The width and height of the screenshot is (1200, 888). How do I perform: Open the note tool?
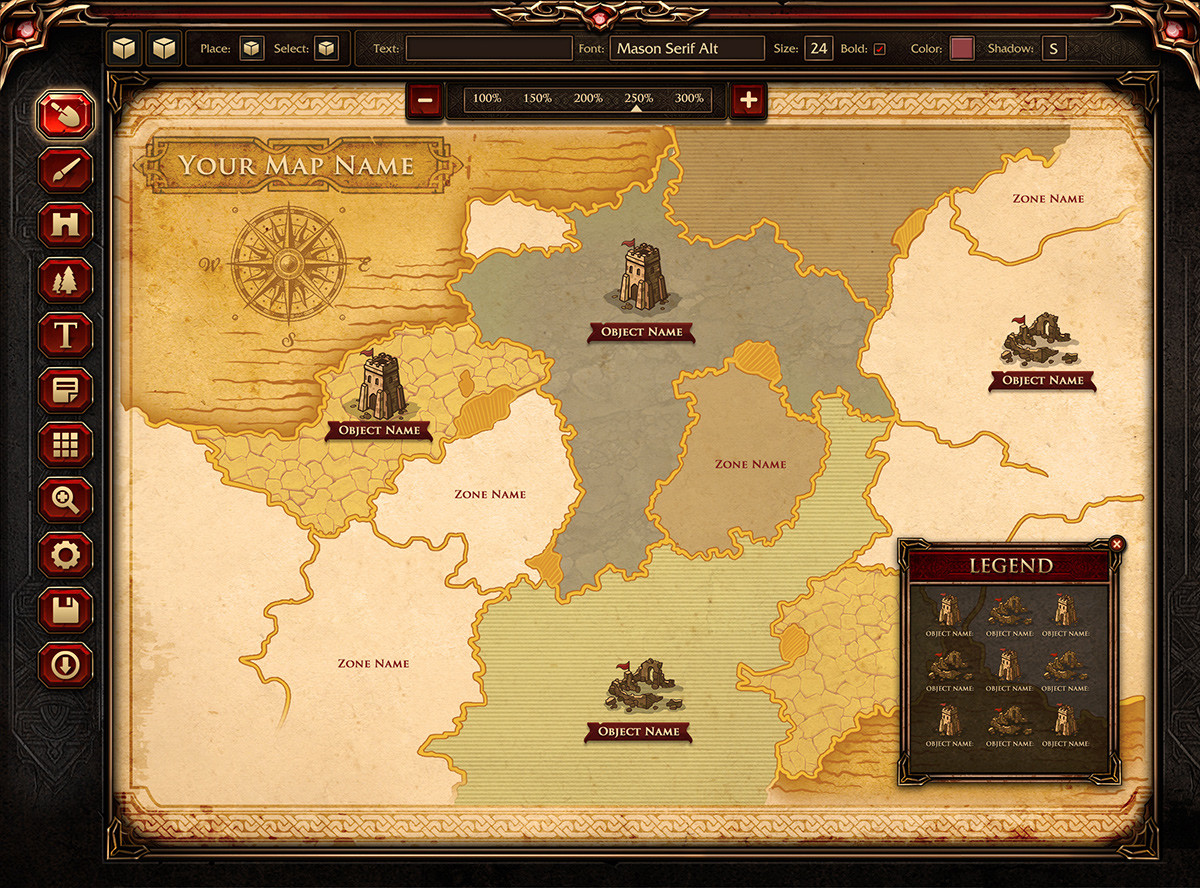point(66,390)
